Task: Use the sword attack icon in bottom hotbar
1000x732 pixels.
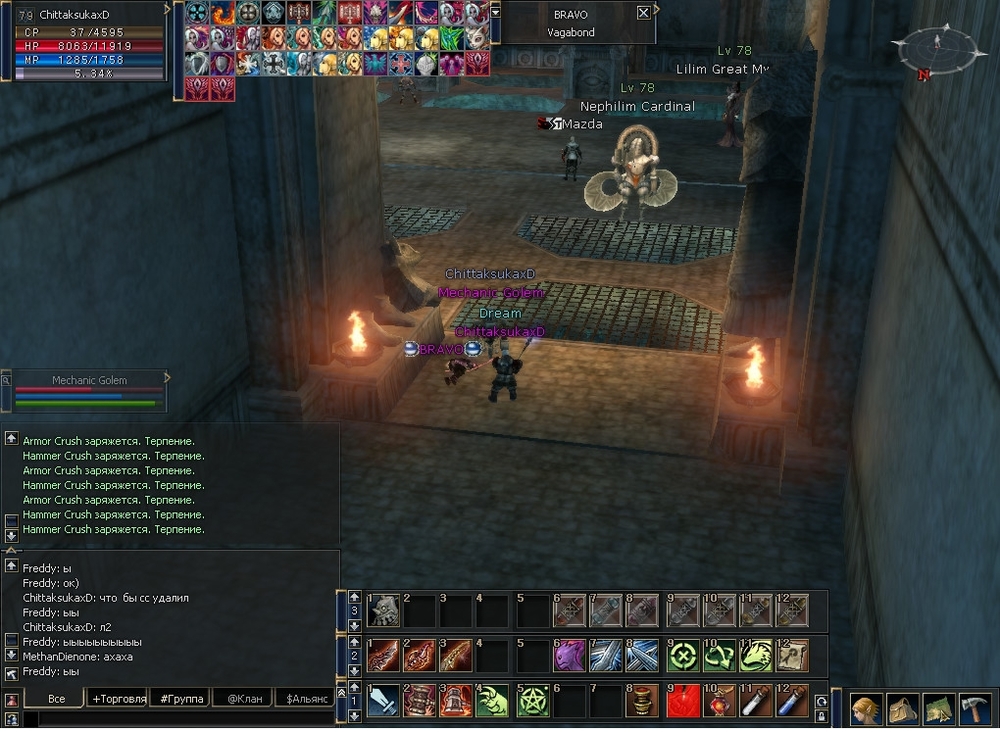Action: pos(384,701)
